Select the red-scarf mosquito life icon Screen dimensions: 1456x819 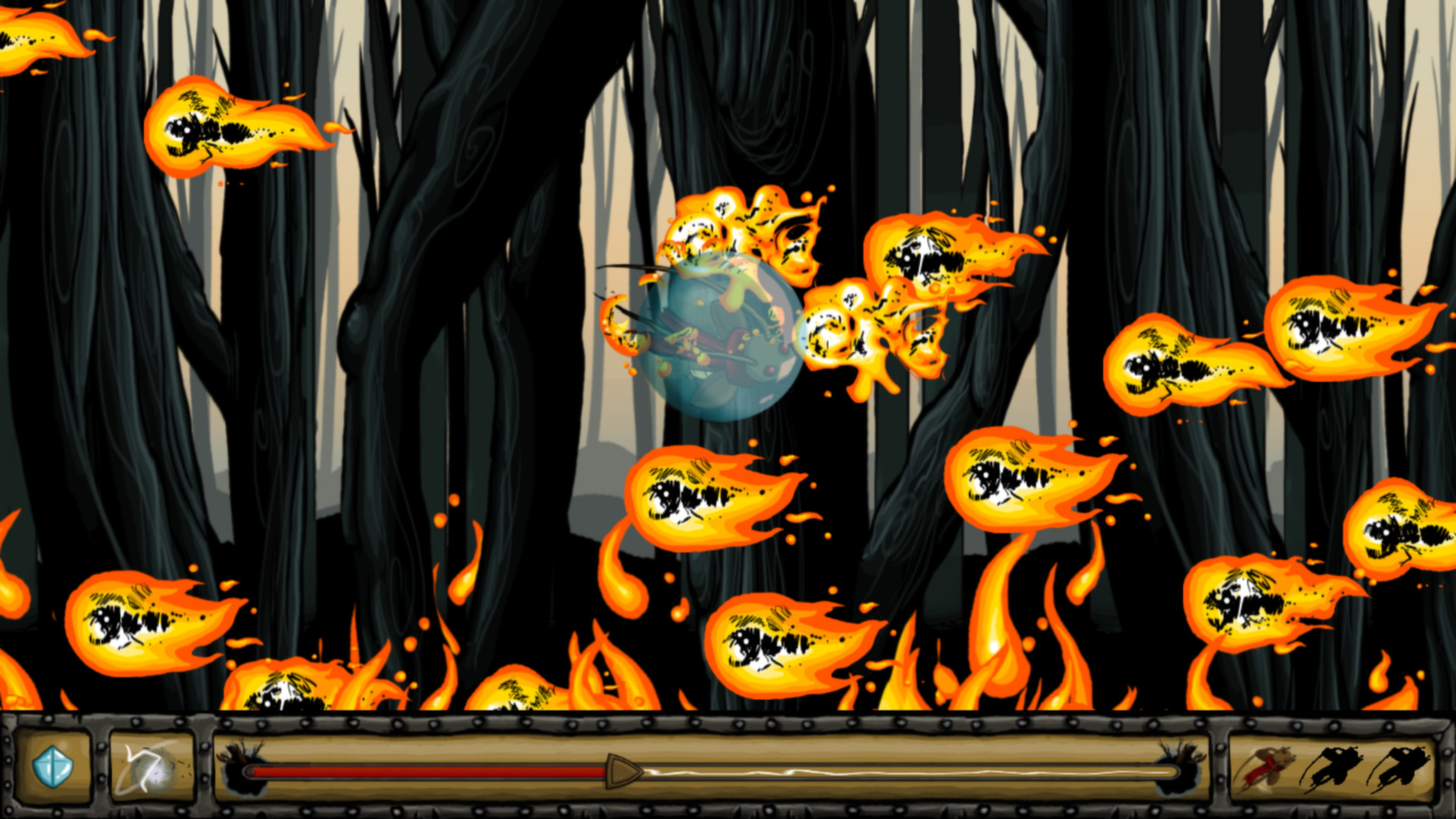1268,767
